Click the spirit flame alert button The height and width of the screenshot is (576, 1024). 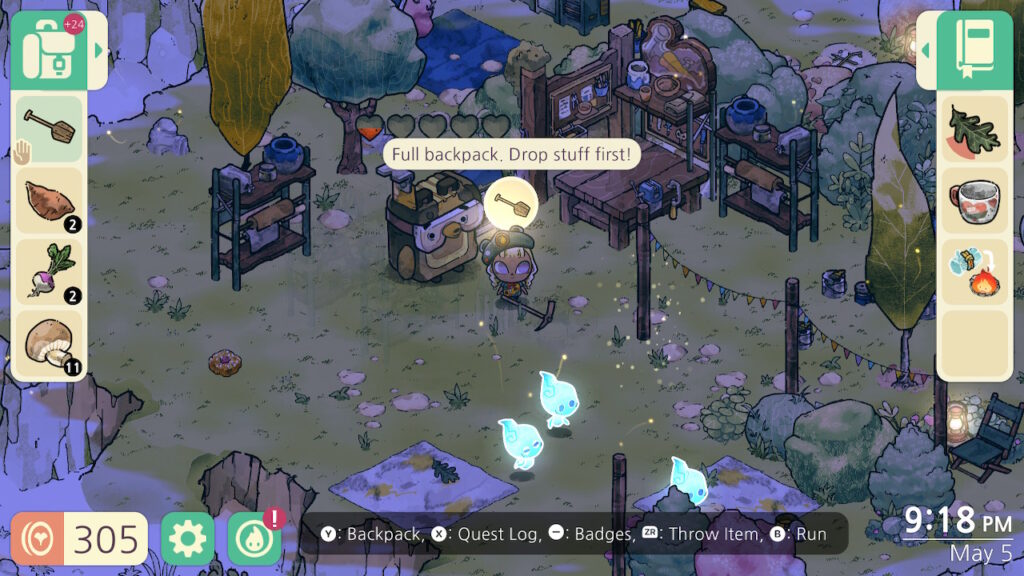click(254, 539)
